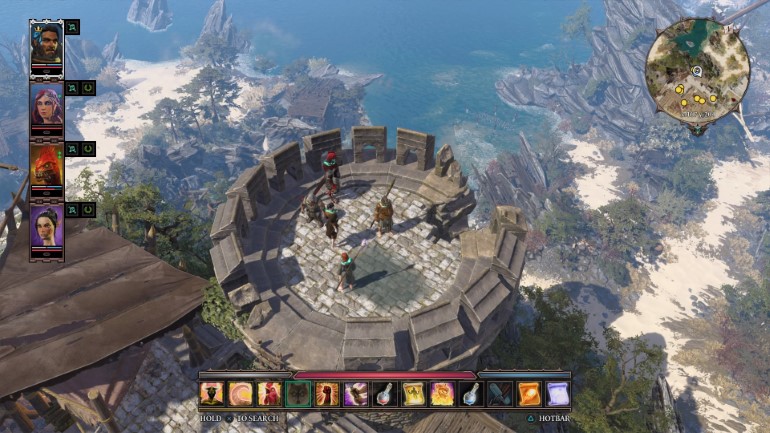
Task: Select the yellow scroll hotbar slot
Action: click(x=414, y=394)
